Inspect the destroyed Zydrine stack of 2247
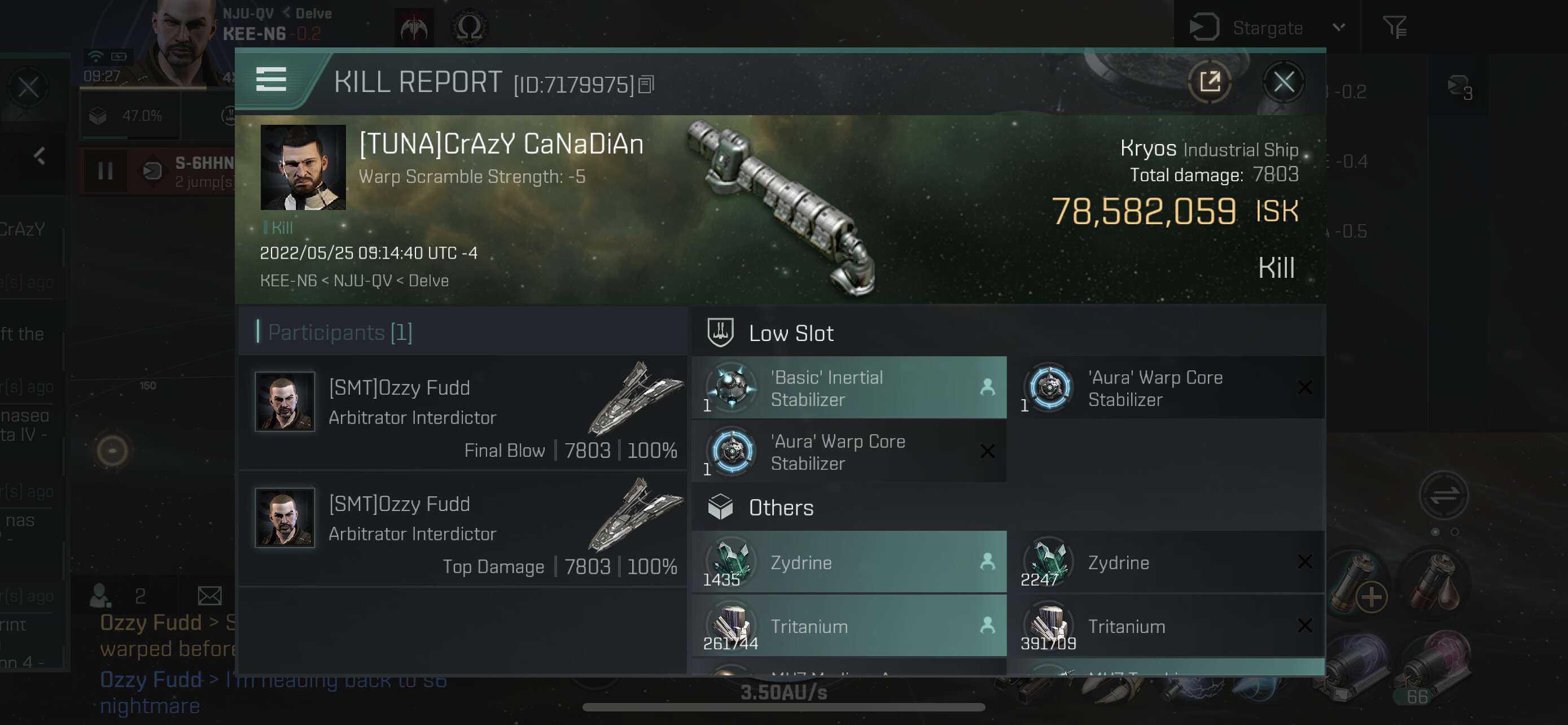This screenshot has height=725, width=1568. coord(1165,562)
